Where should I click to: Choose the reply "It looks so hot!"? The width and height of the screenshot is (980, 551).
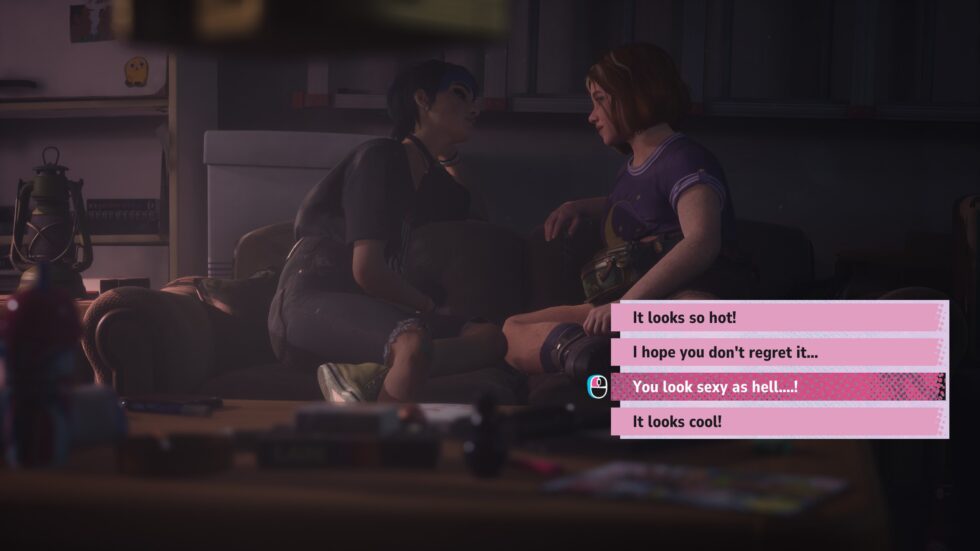point(778,317)
